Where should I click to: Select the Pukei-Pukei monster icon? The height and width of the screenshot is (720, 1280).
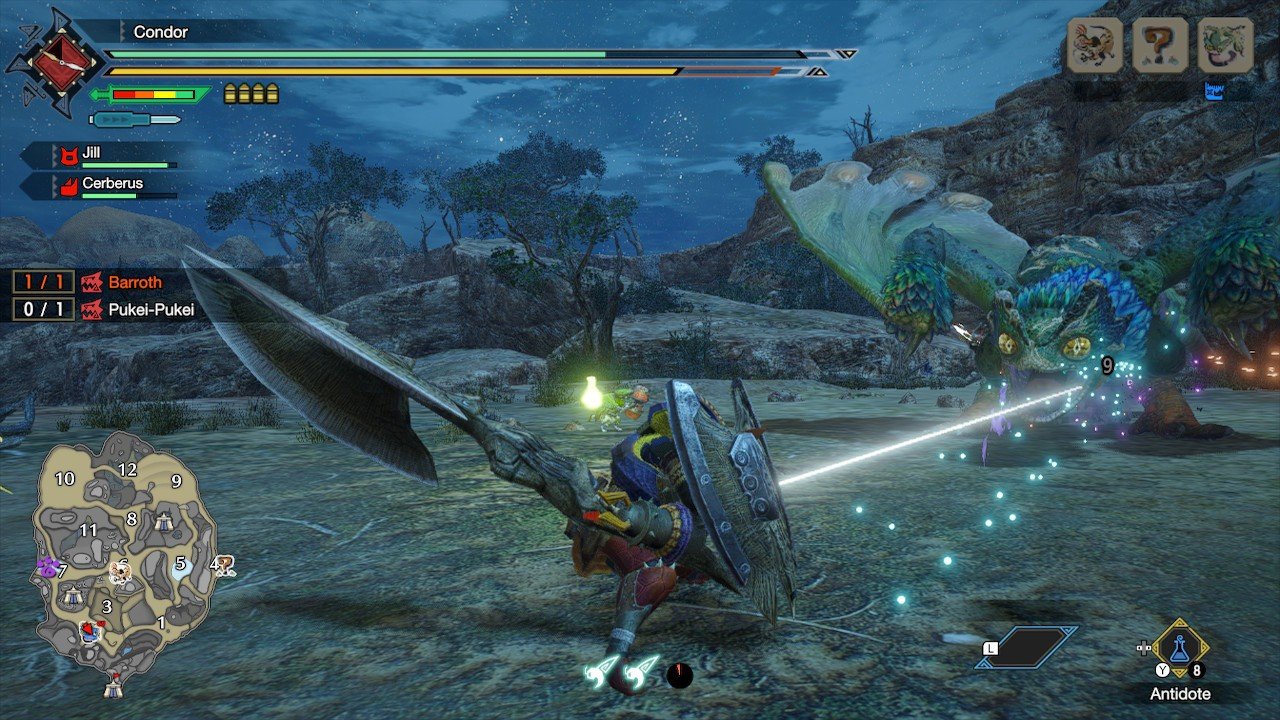coord(1225,45)
